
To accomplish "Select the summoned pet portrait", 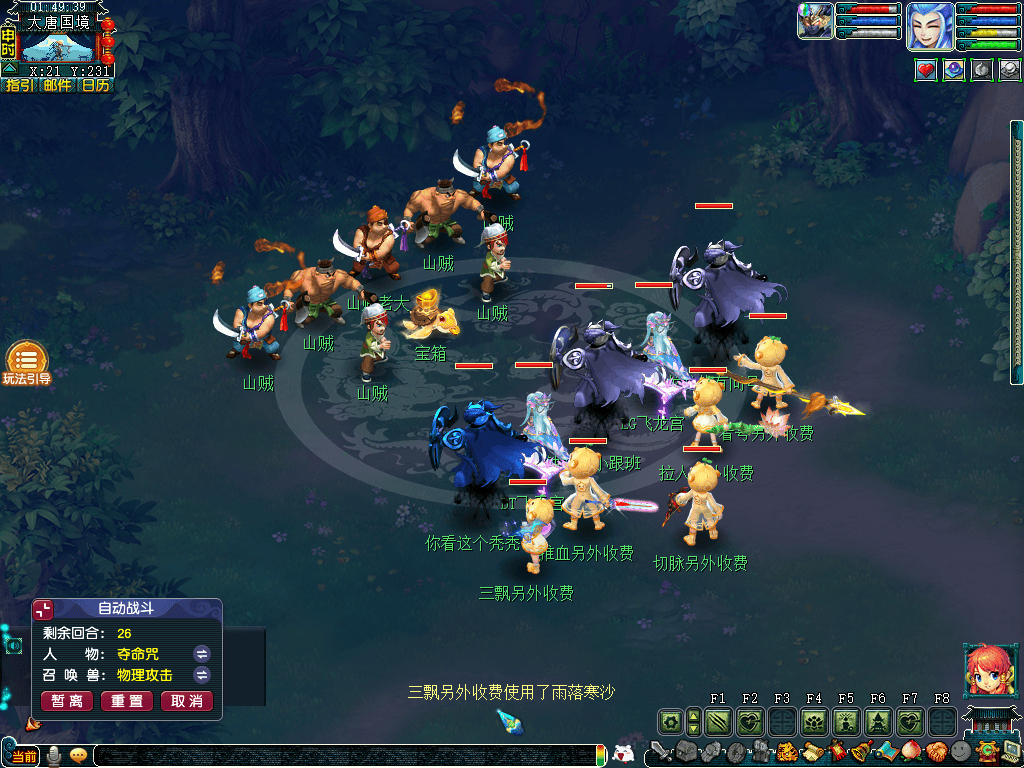I will 815,21.
